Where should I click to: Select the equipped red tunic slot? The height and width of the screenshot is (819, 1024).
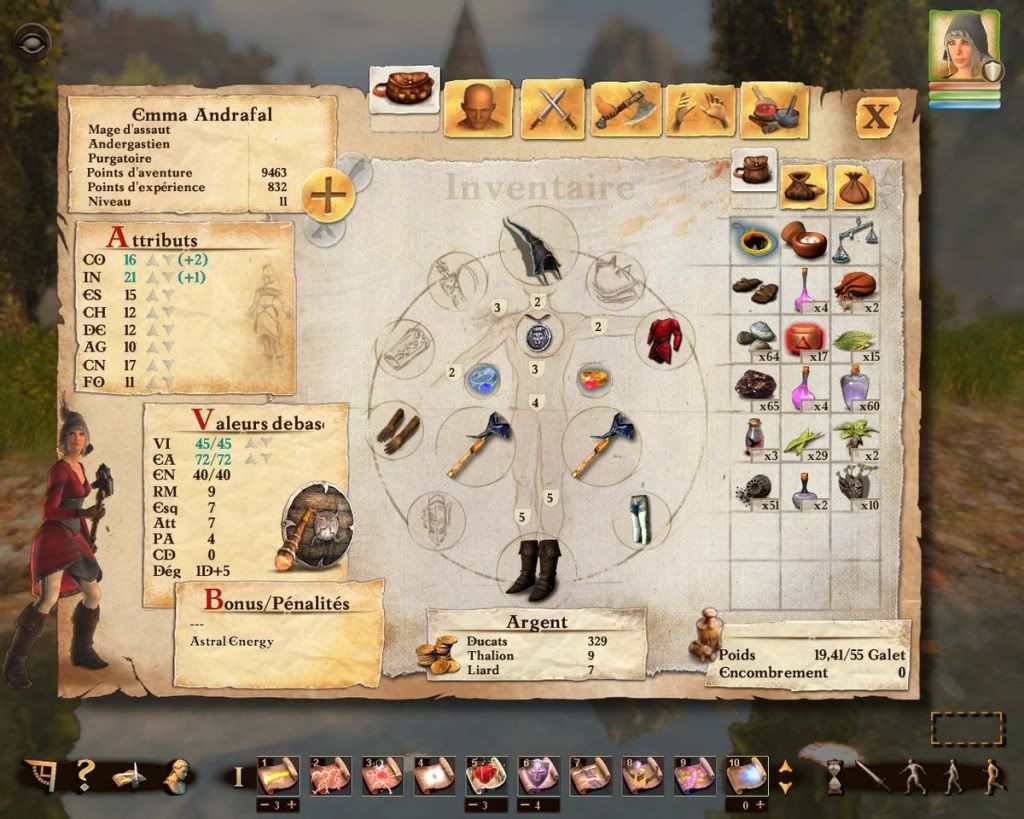click(x=663, y=340)
